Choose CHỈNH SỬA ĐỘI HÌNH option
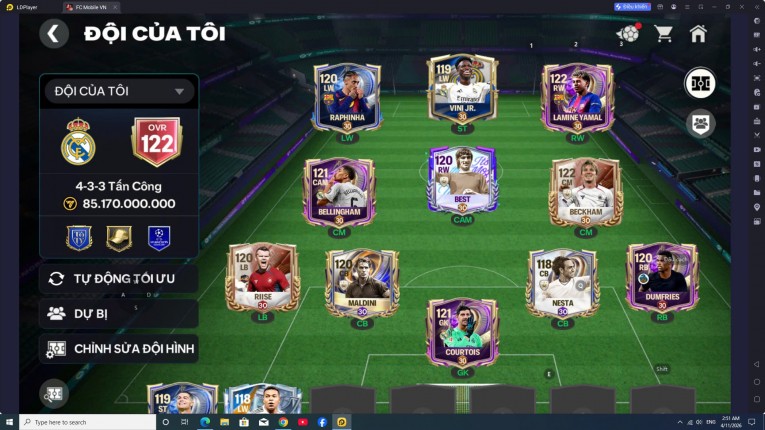Image resolution: width=765 pixels, height=430 pixels. pos(118,348)
